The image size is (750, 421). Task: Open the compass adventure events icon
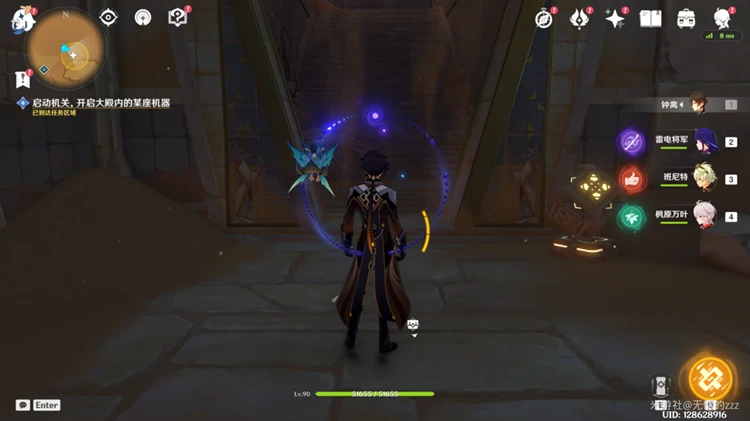coord(544,18)
